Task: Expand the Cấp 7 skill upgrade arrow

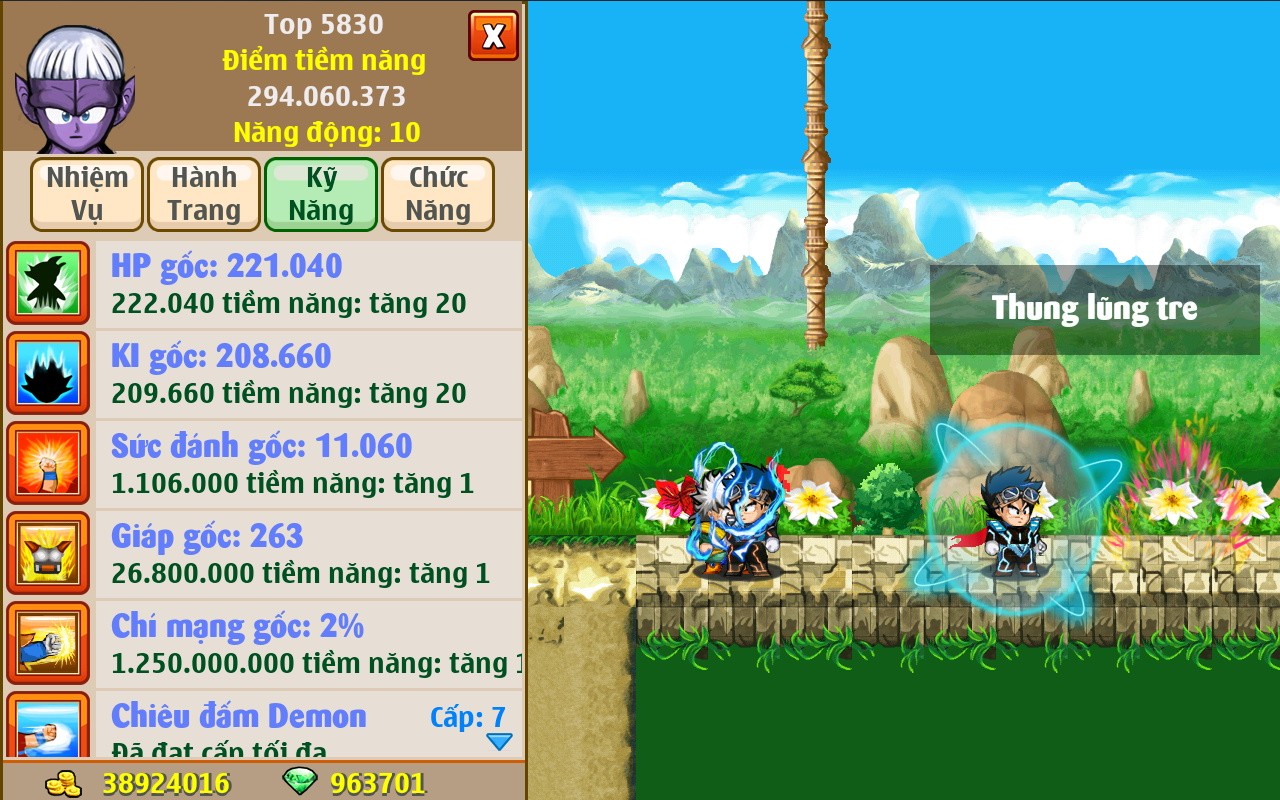Action: [497, 741]
